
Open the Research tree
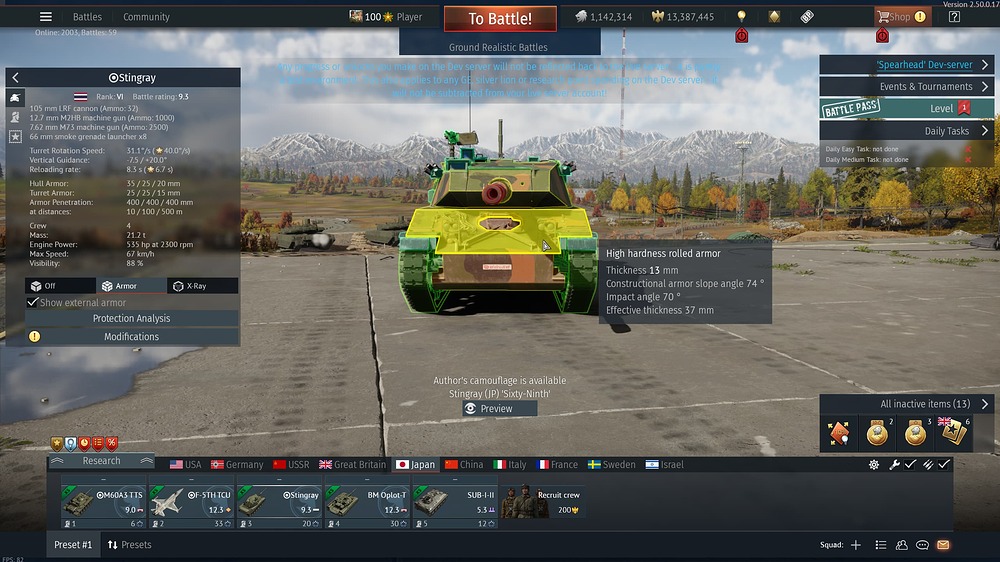coord(101,461)
